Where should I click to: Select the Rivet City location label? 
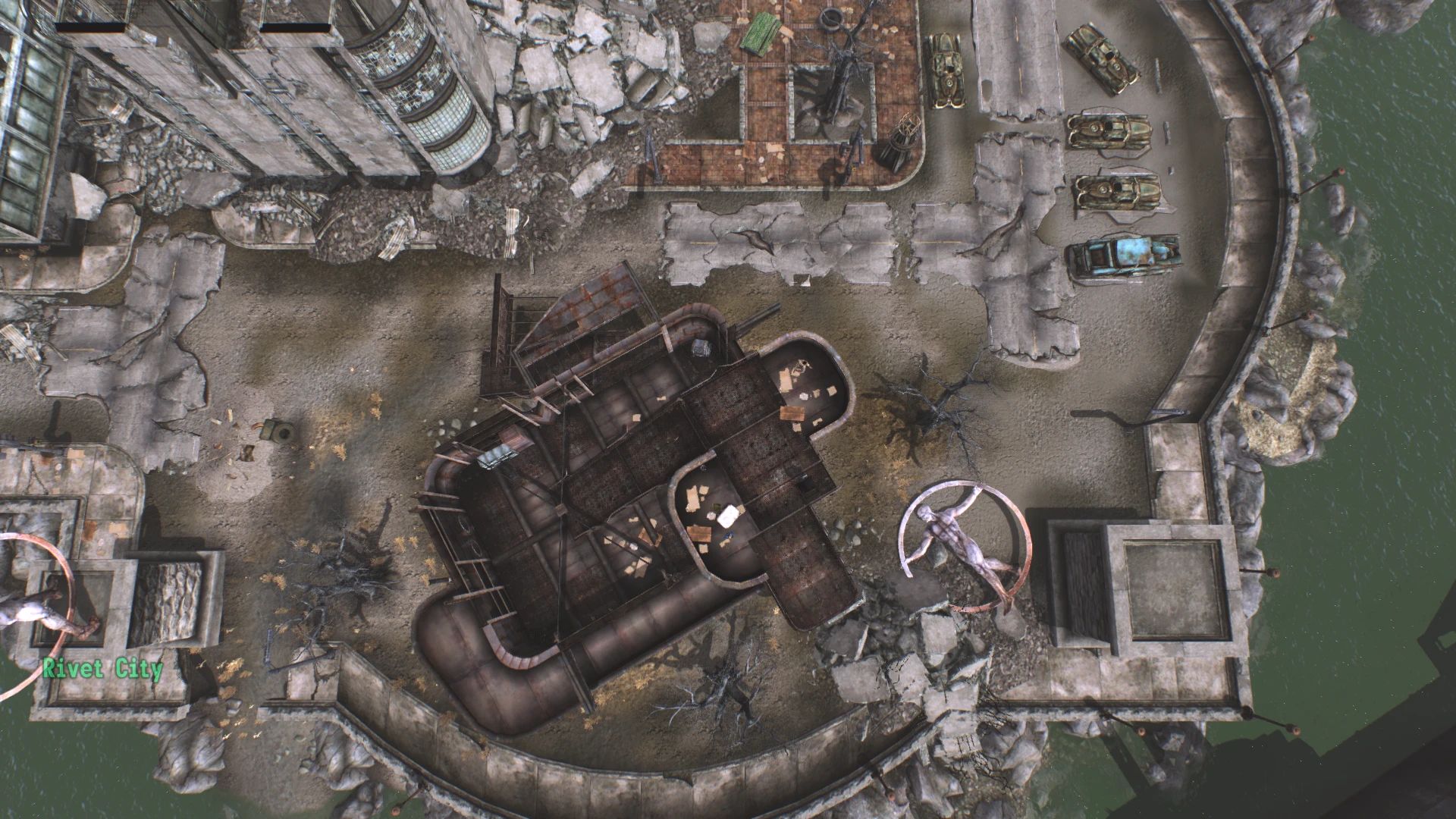102,669
